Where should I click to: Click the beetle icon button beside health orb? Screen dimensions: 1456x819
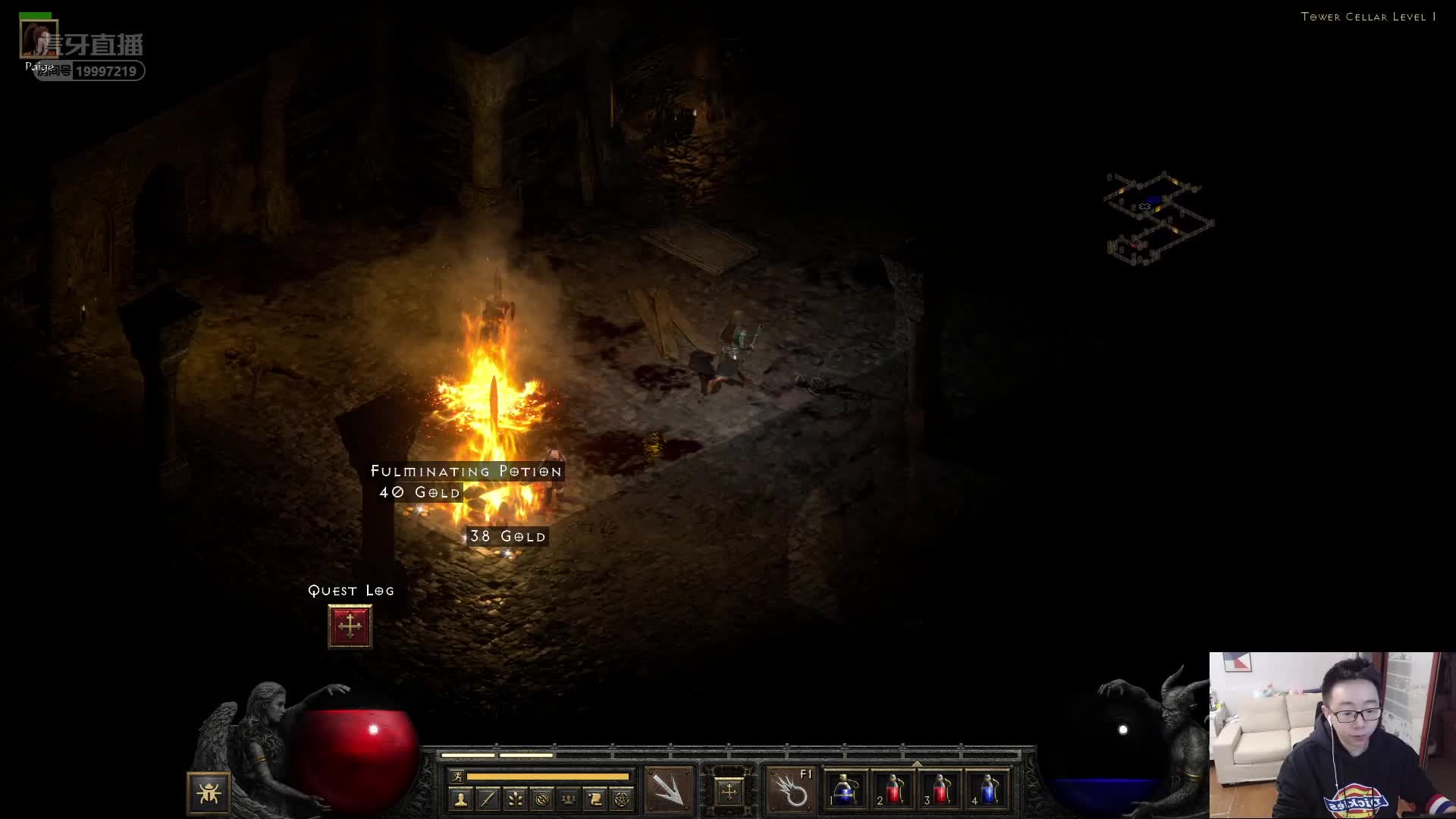(209, 793)
